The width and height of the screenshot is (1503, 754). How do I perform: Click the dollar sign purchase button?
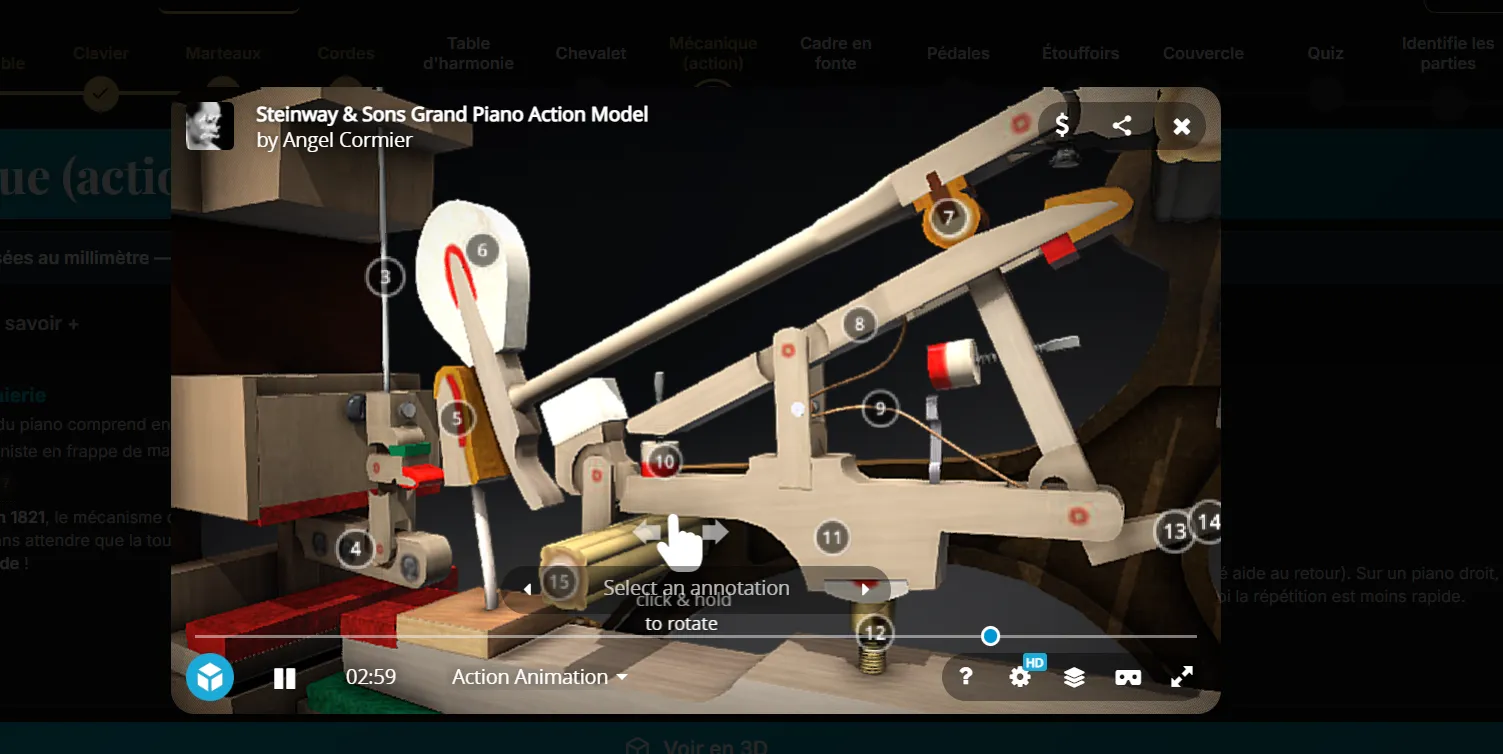1062,126
